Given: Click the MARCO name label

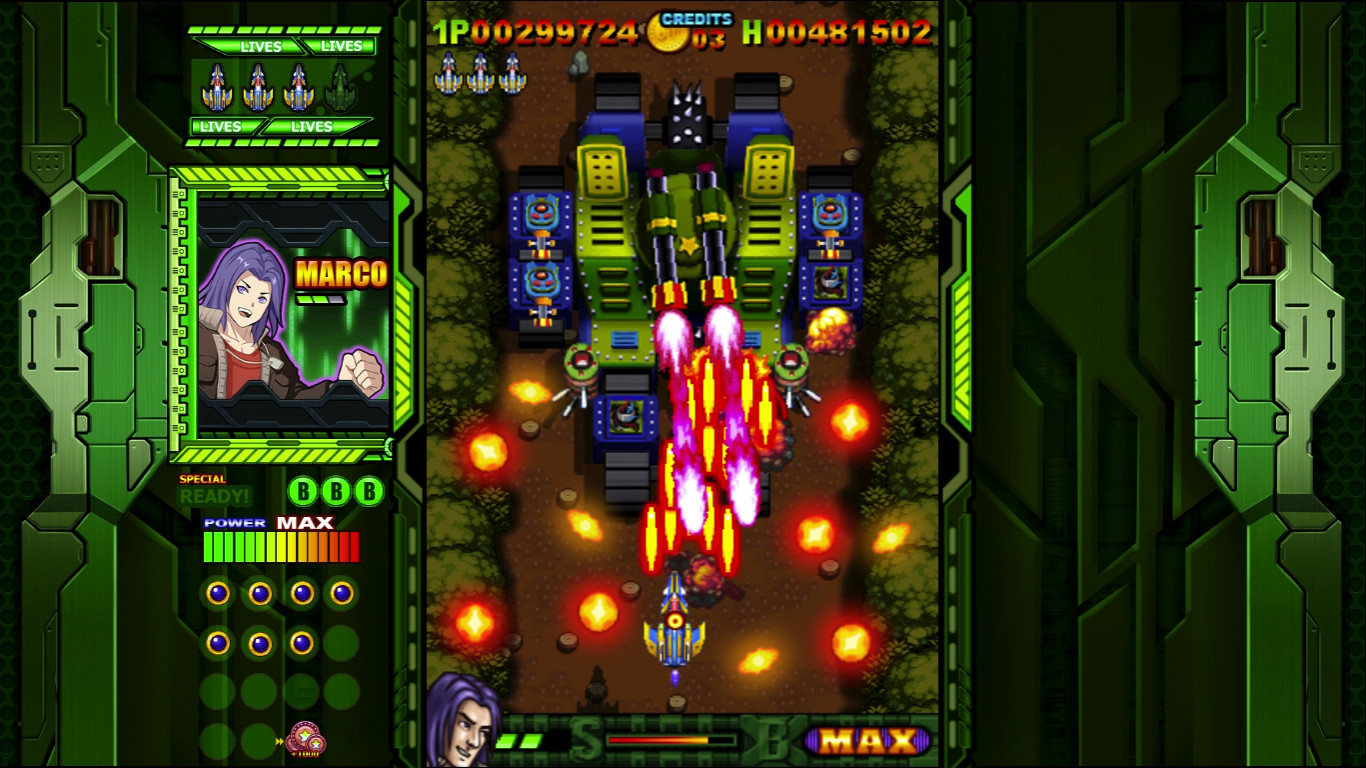Looking at the screenshot, I should (341, 274).
